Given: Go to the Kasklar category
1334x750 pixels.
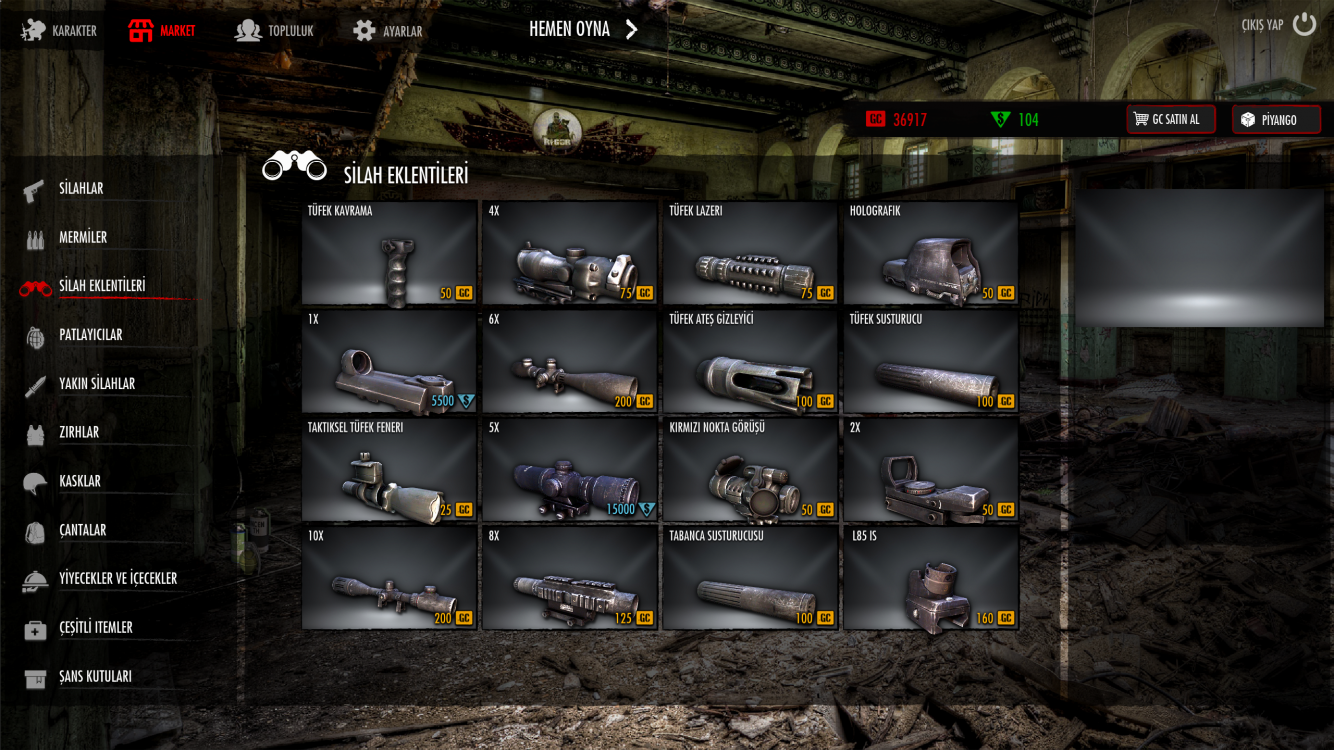Looking at the screenshot, I should click(79, 481).
